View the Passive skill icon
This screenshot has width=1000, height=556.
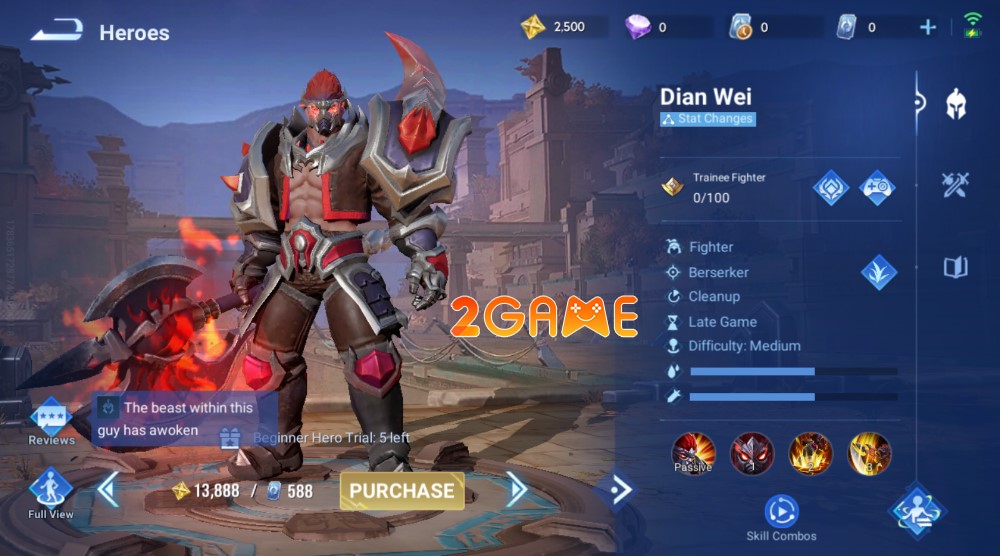coord(692,453)
